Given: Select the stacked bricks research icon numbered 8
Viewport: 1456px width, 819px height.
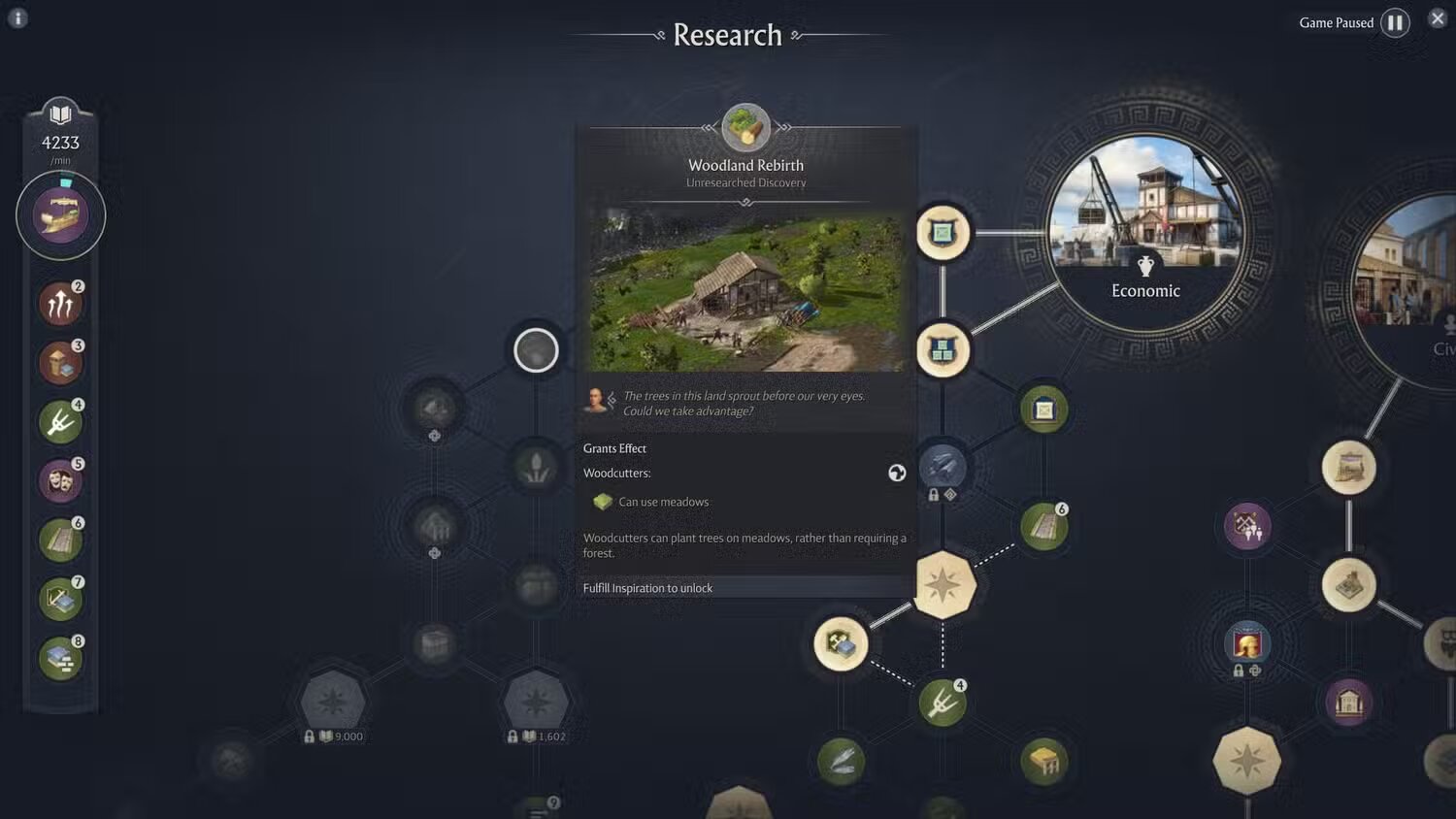Looking at the screenshot, I should pos(60,658).
